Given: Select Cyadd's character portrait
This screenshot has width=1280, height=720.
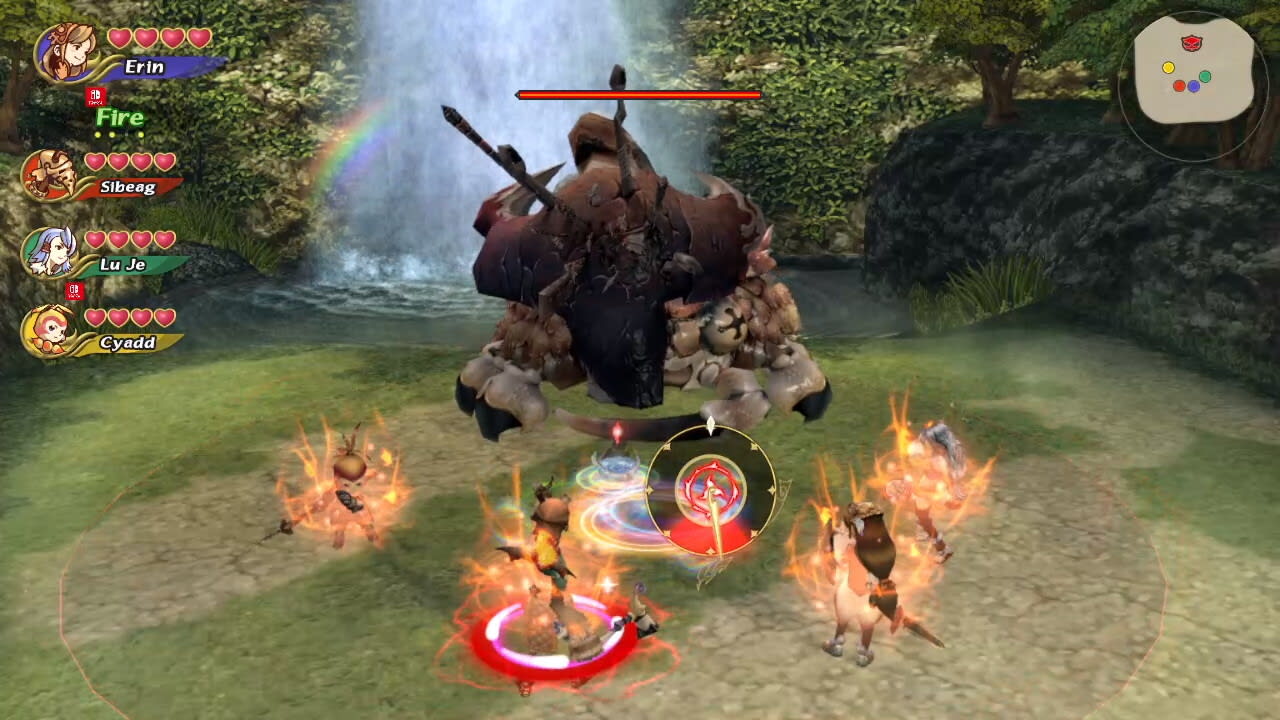Looking at the screenshot, I should coord(52,328).
